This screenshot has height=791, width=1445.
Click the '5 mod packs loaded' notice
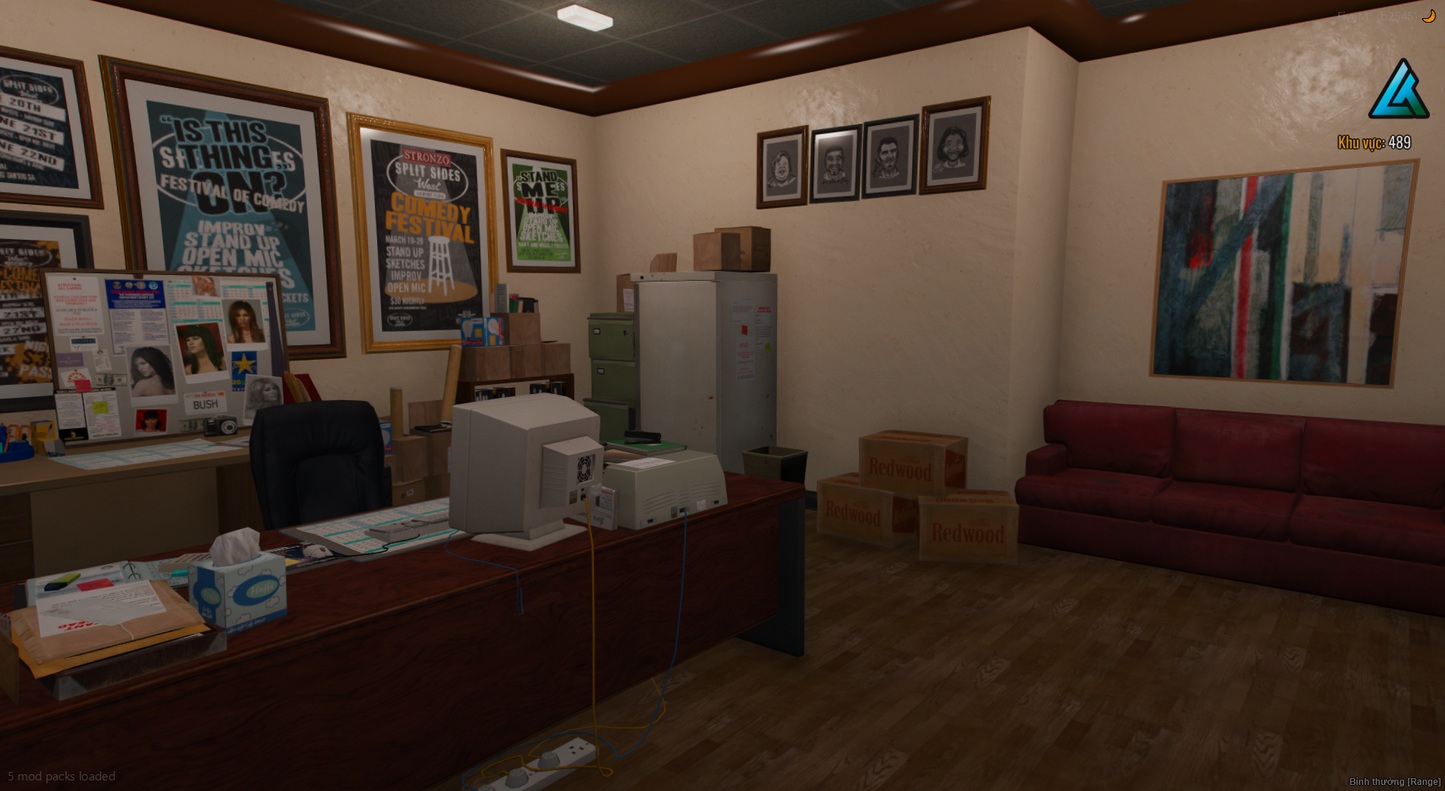[61, 776]
